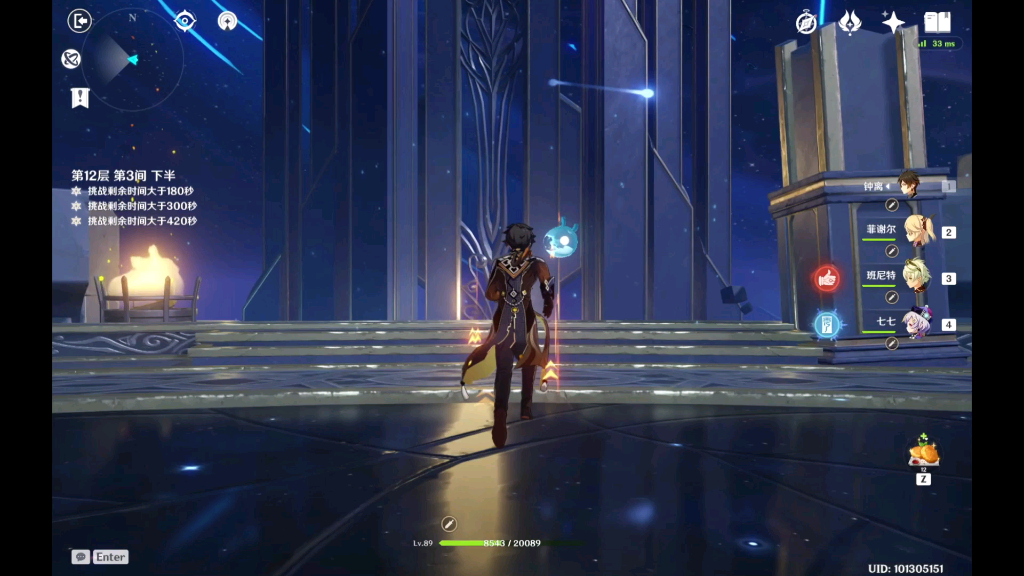Click the pencil icon above the health bar
The image size is (1024, 576).
449,523
